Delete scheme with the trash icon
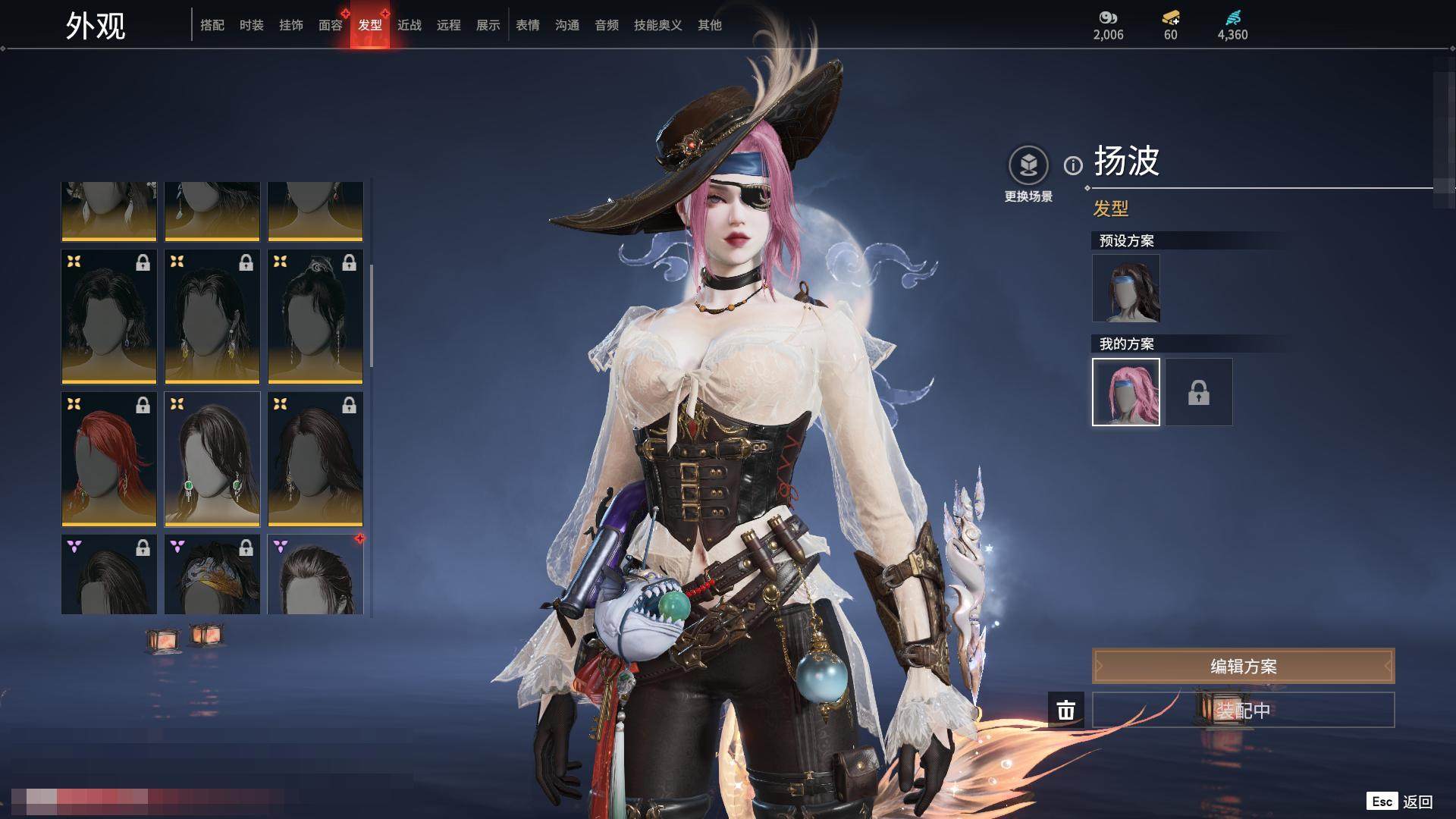 [x=1066, y=710]
